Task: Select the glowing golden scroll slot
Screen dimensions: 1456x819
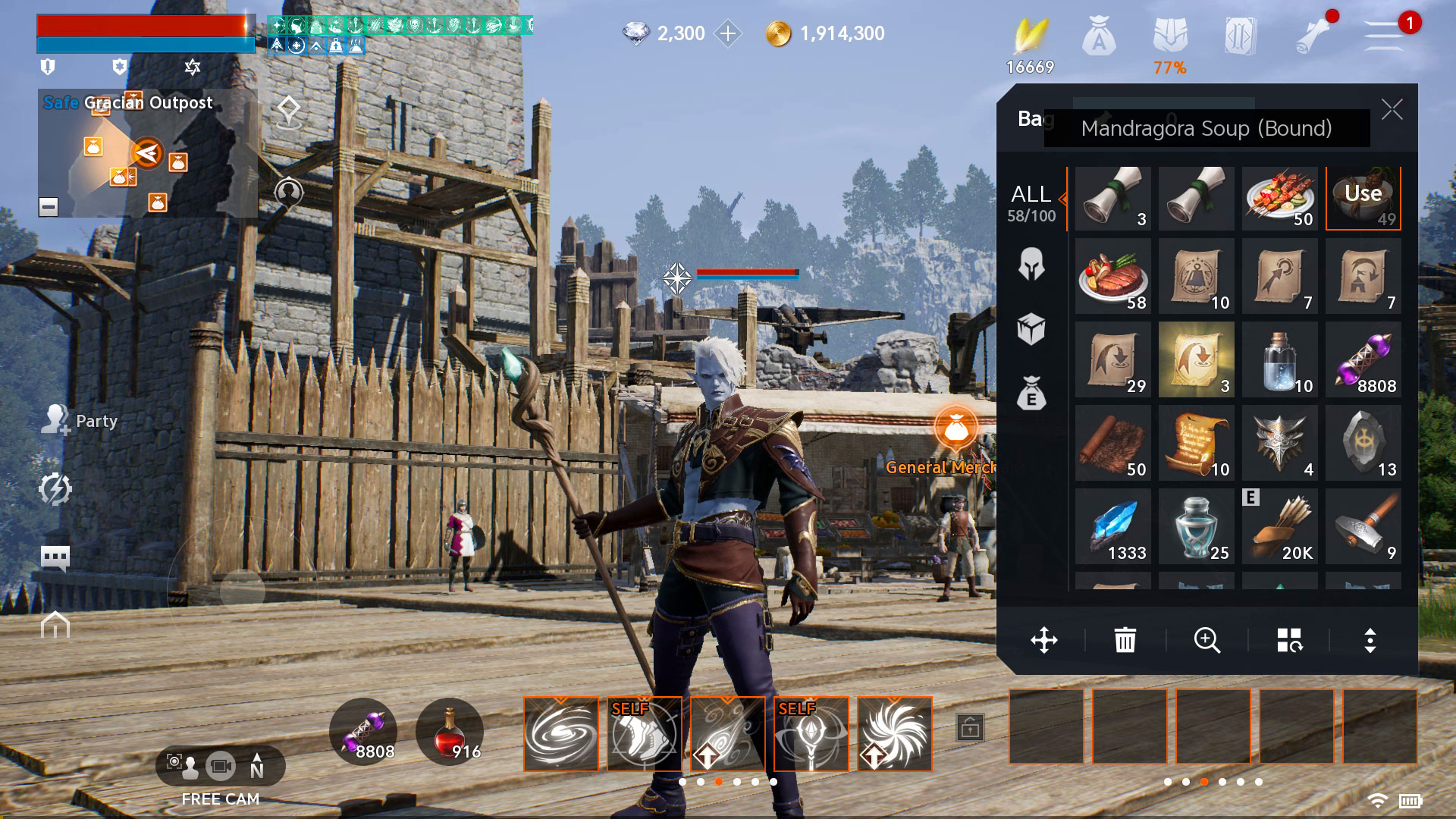Action: (x=1196, y=359)
